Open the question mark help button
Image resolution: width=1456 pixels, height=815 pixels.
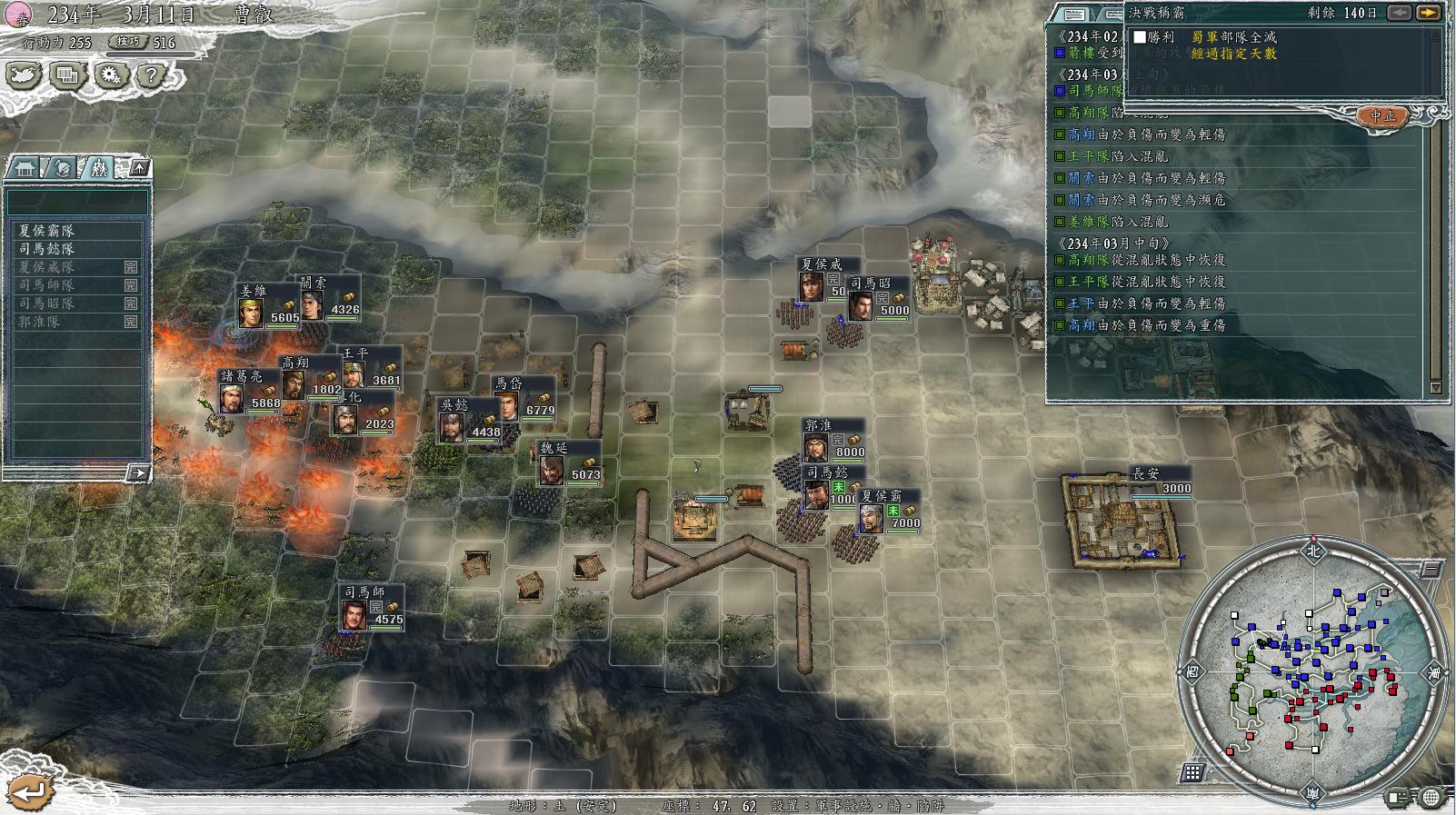(x=152, y=75)
